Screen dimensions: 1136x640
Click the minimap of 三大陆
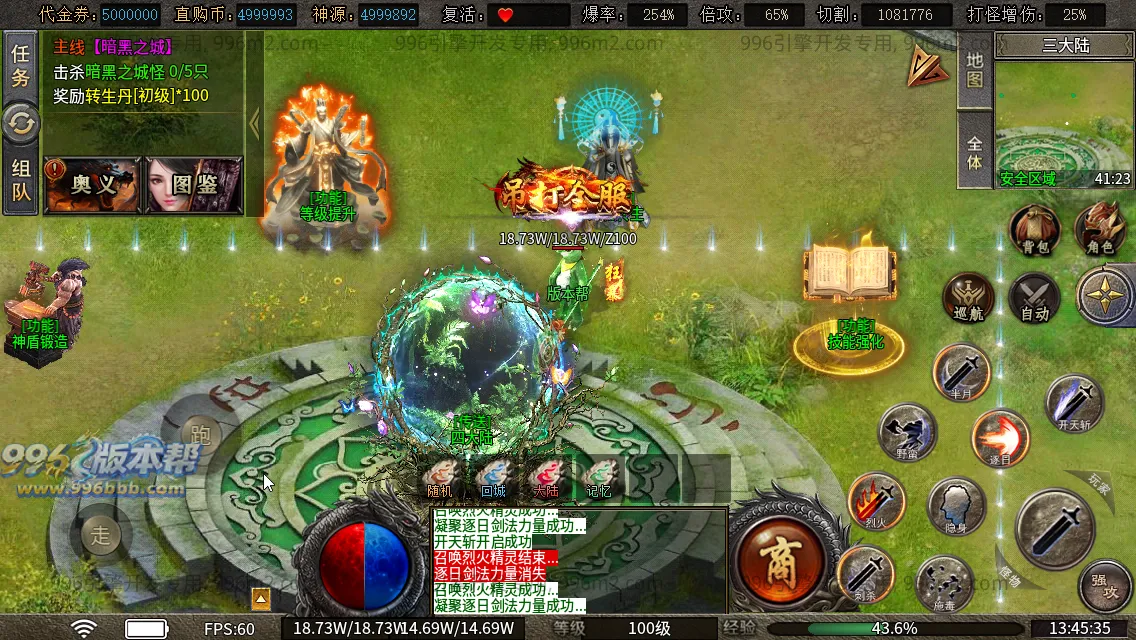(1063, 122)
